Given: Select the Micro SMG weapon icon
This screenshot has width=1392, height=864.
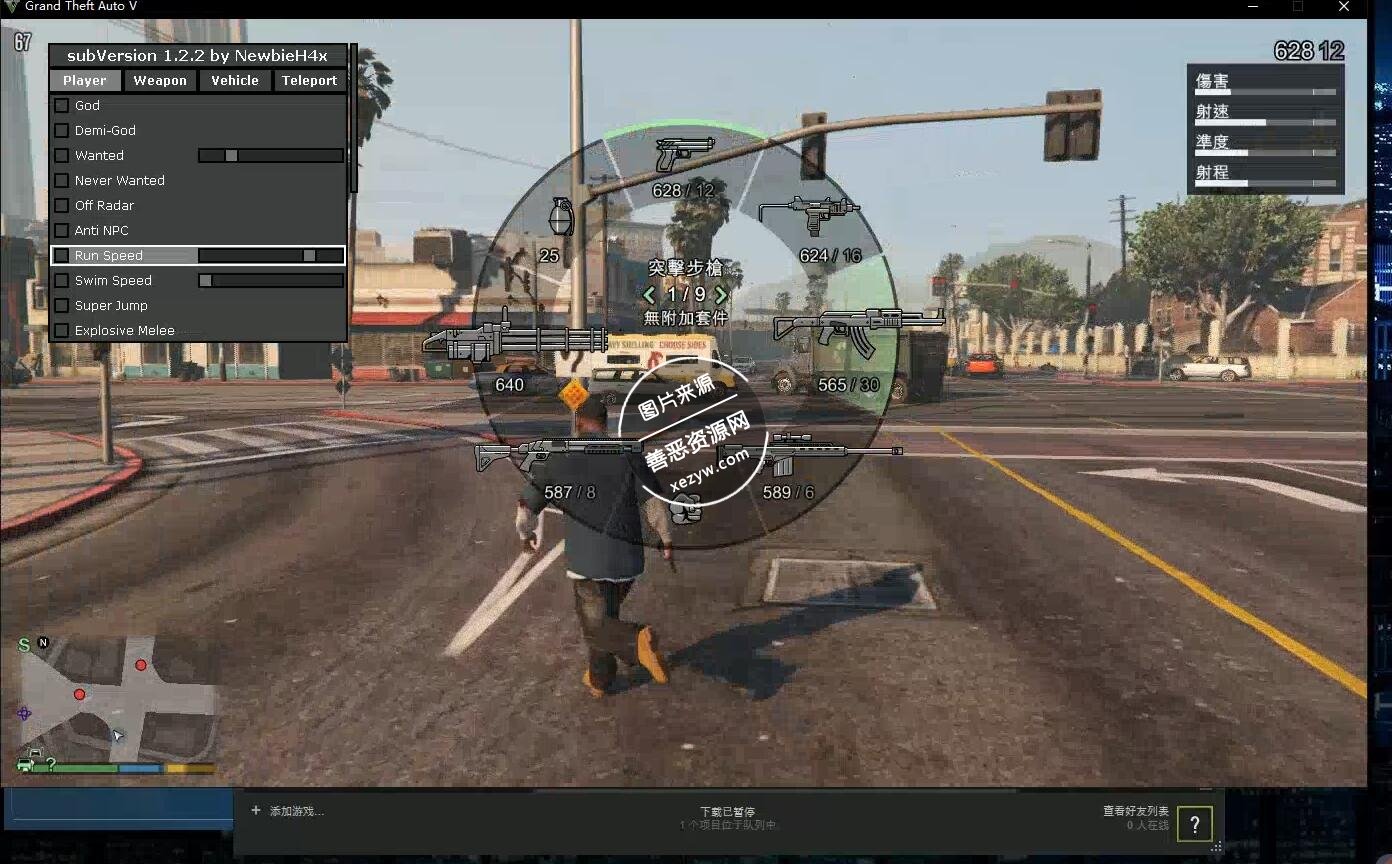Looking at the screenshot, I should coord(810,213).
